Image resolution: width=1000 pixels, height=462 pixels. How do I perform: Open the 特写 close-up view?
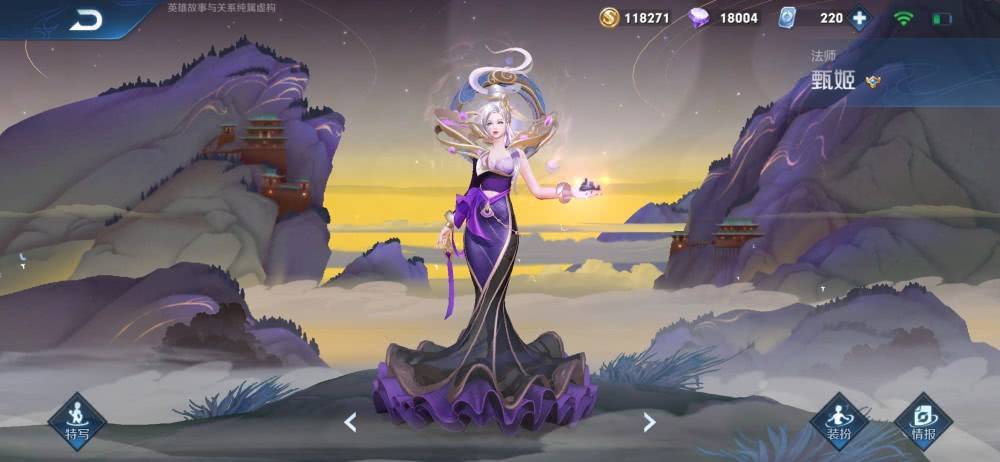(x=77, y=419)
